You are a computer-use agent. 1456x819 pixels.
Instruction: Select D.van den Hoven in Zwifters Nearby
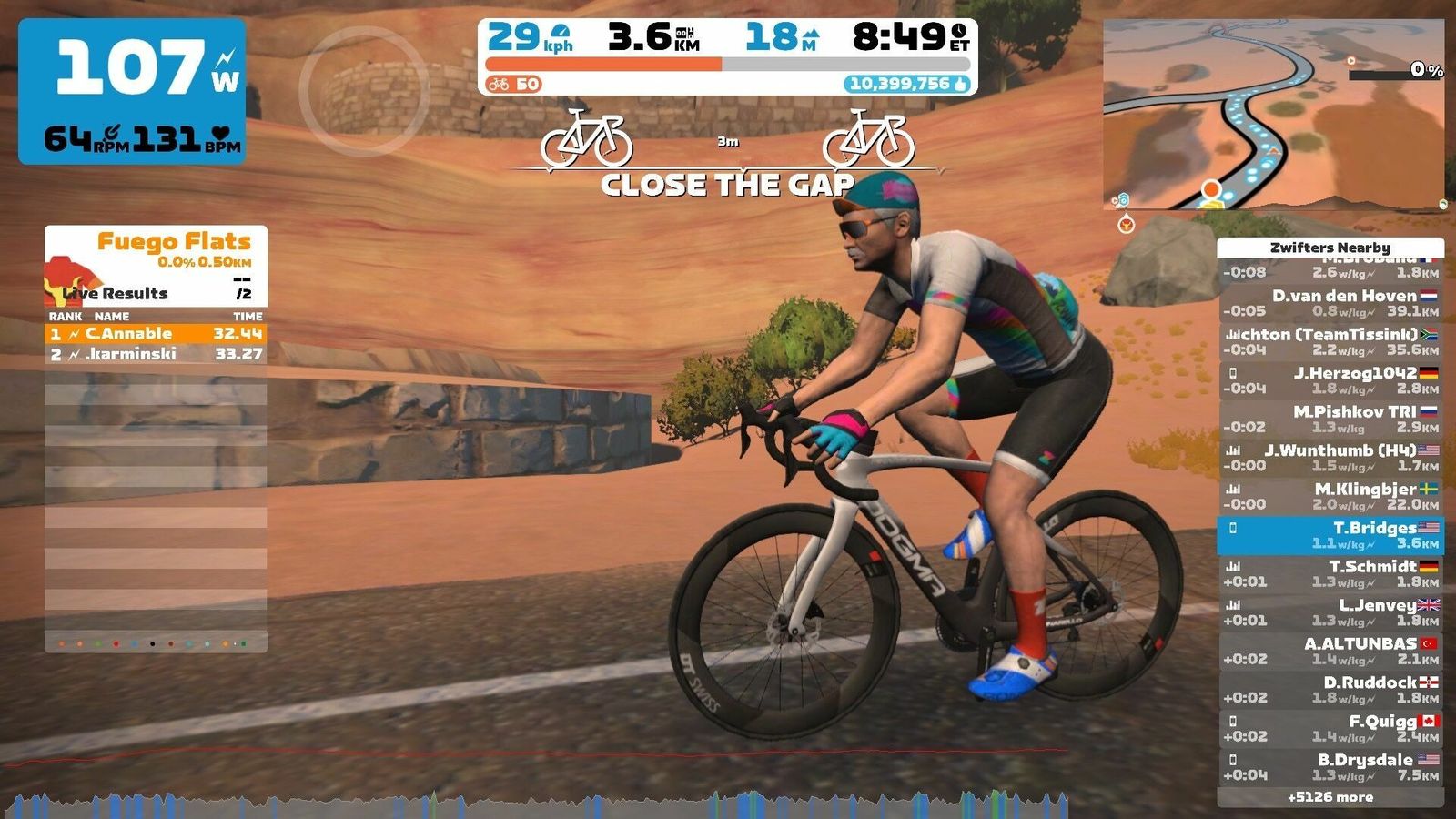click(x=1330, y=303)
